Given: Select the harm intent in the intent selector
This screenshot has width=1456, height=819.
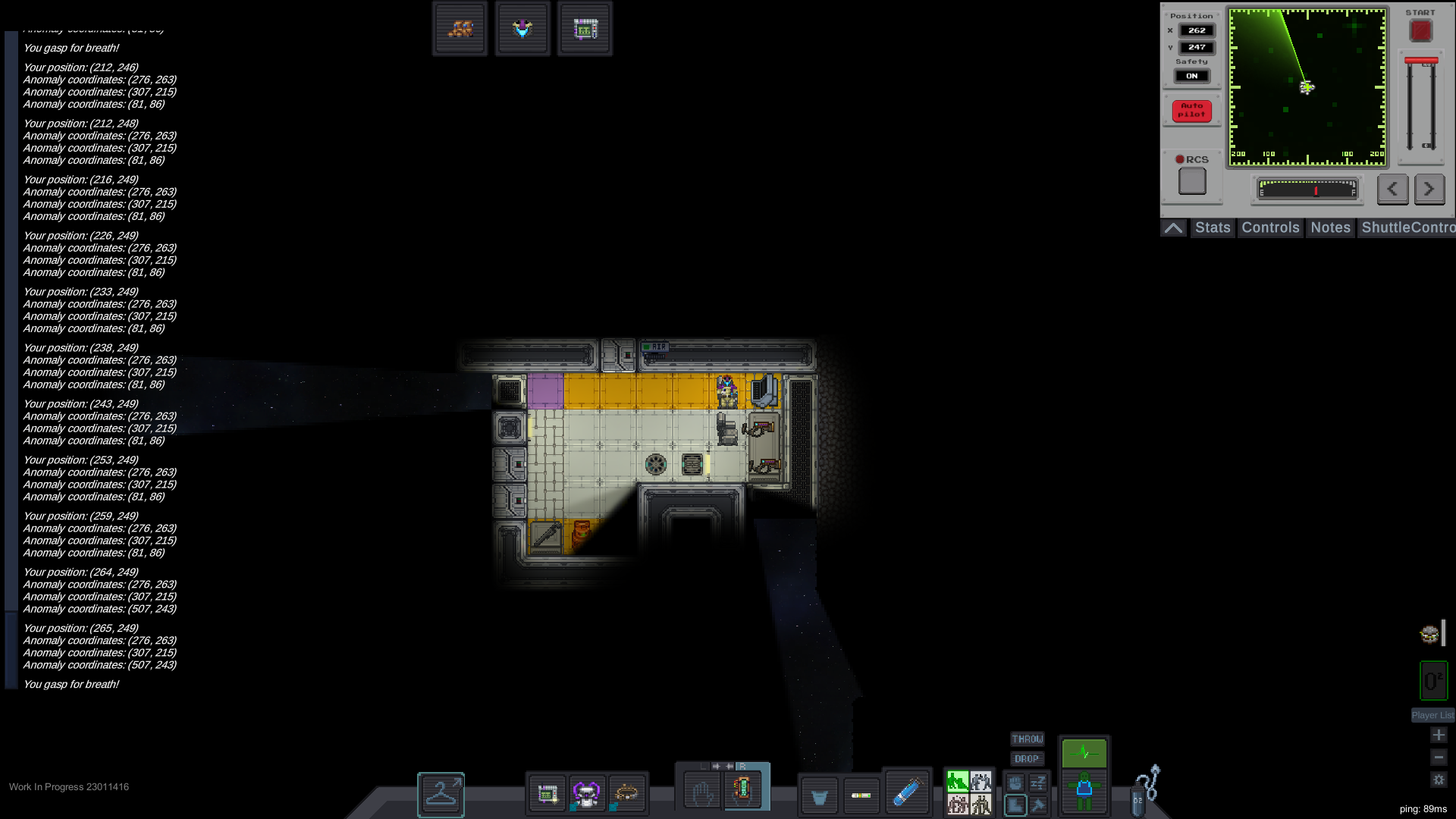Looking at the screenshot, I should pyautogui.click(x=982, y=805).
